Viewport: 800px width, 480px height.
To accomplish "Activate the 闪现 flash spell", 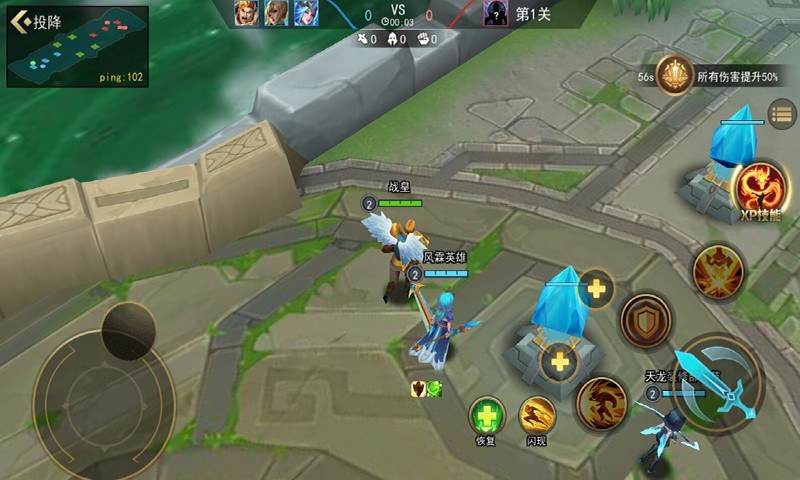I will [537, 415].
